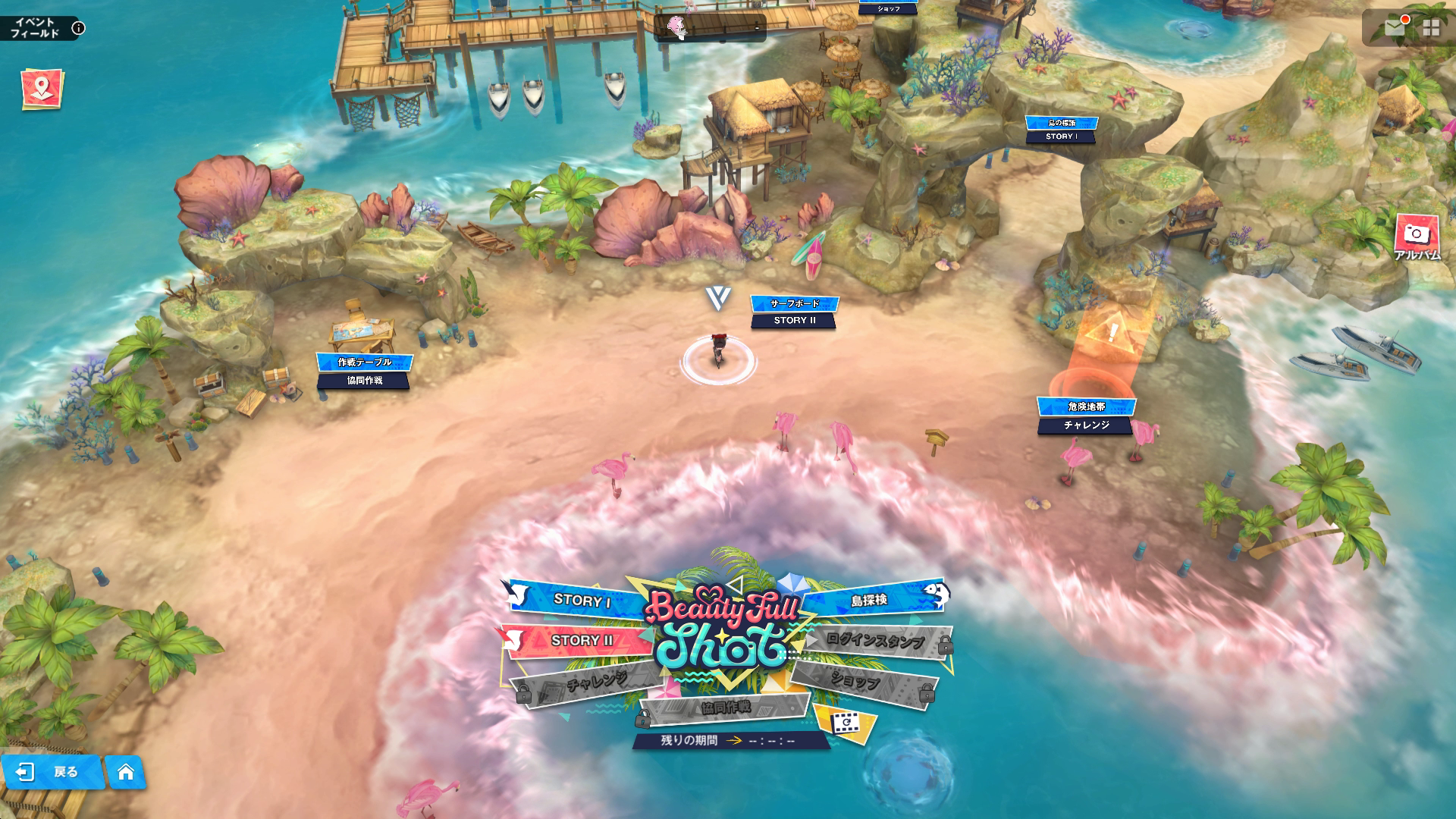Open the grid menu icon

pyautogui.click(x=1431, y=29)
